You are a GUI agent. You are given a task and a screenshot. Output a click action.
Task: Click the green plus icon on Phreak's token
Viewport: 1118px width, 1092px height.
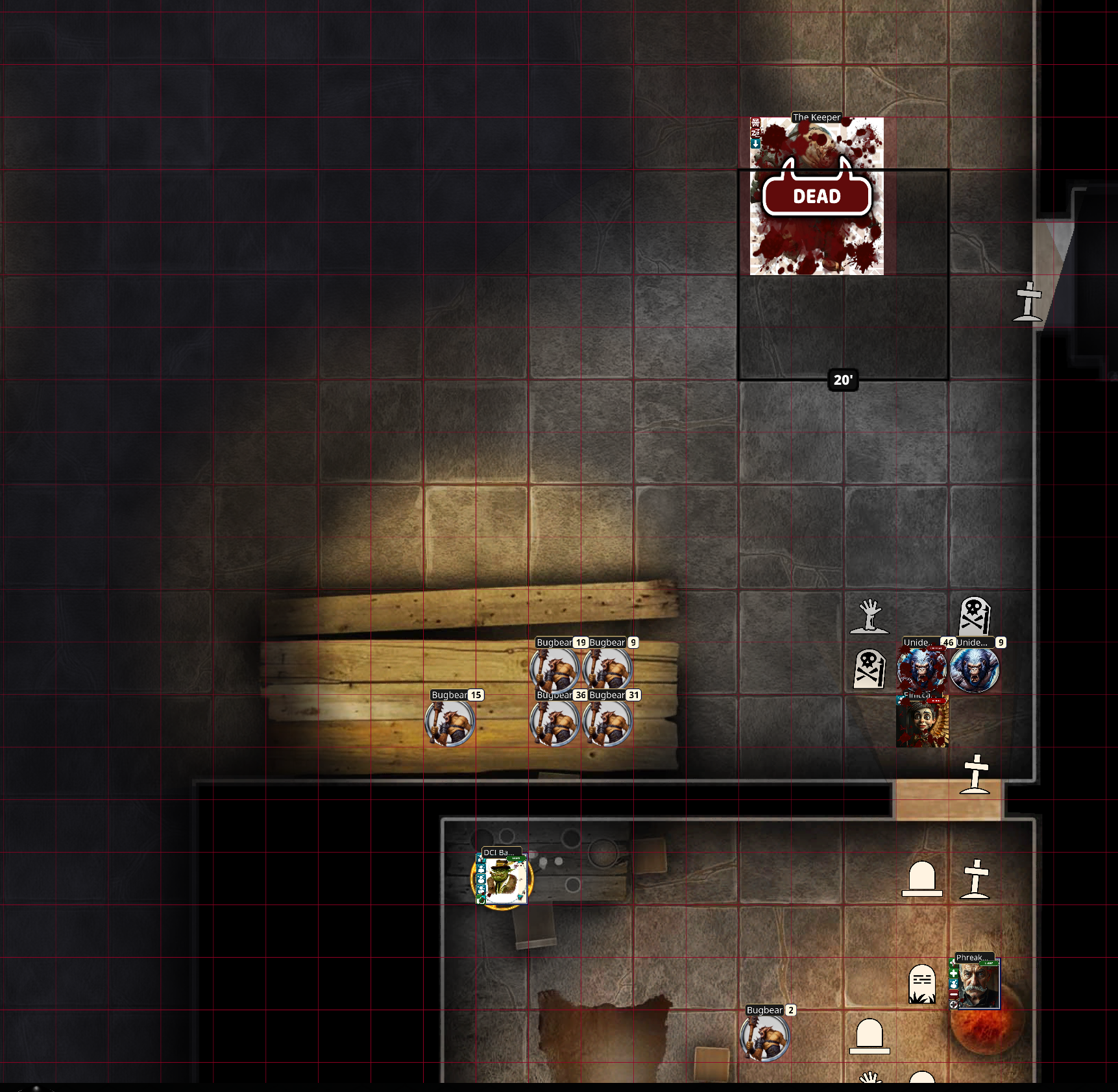[953, 974]
